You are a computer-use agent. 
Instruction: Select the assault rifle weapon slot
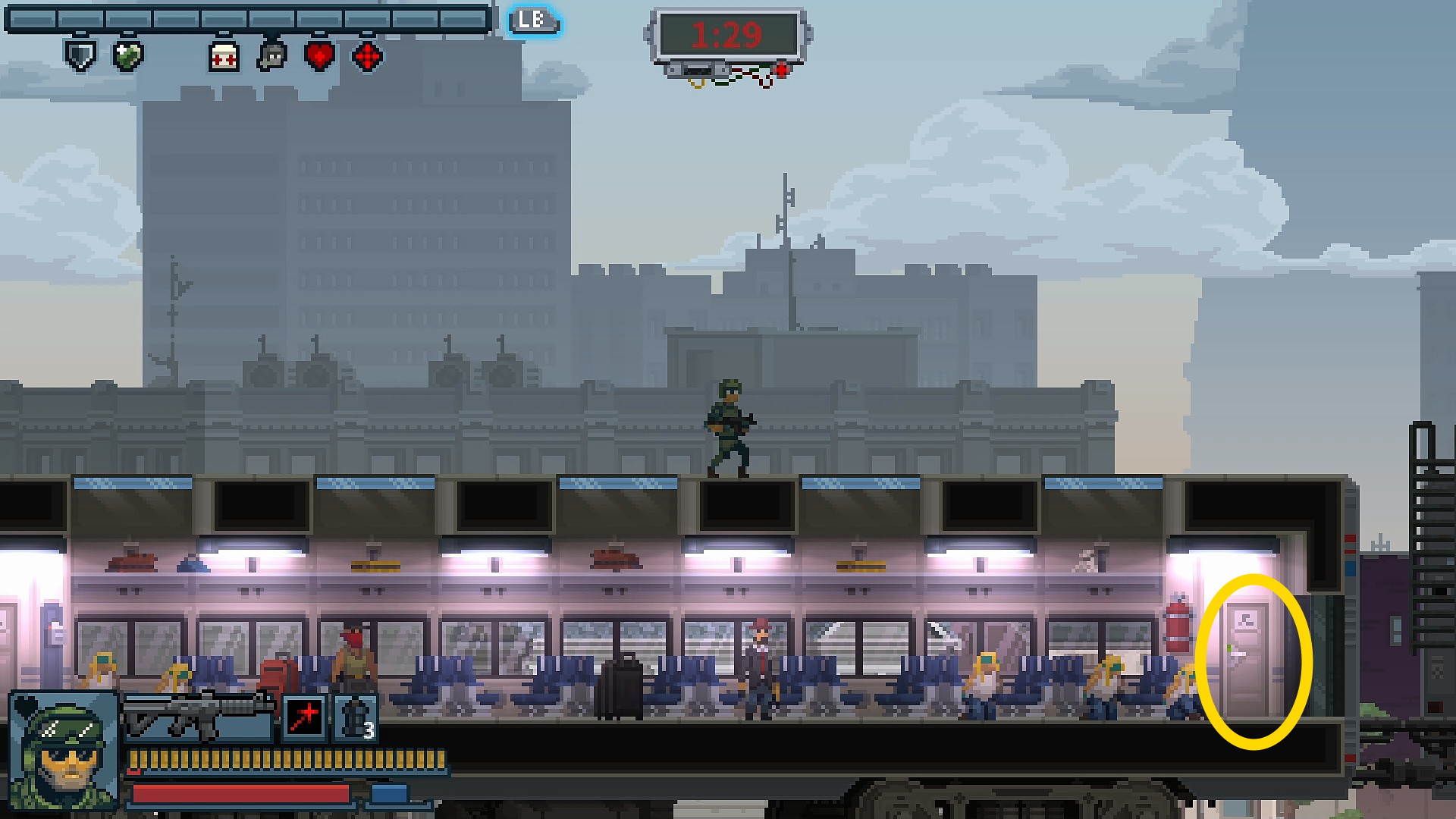[x=199, y=716]
